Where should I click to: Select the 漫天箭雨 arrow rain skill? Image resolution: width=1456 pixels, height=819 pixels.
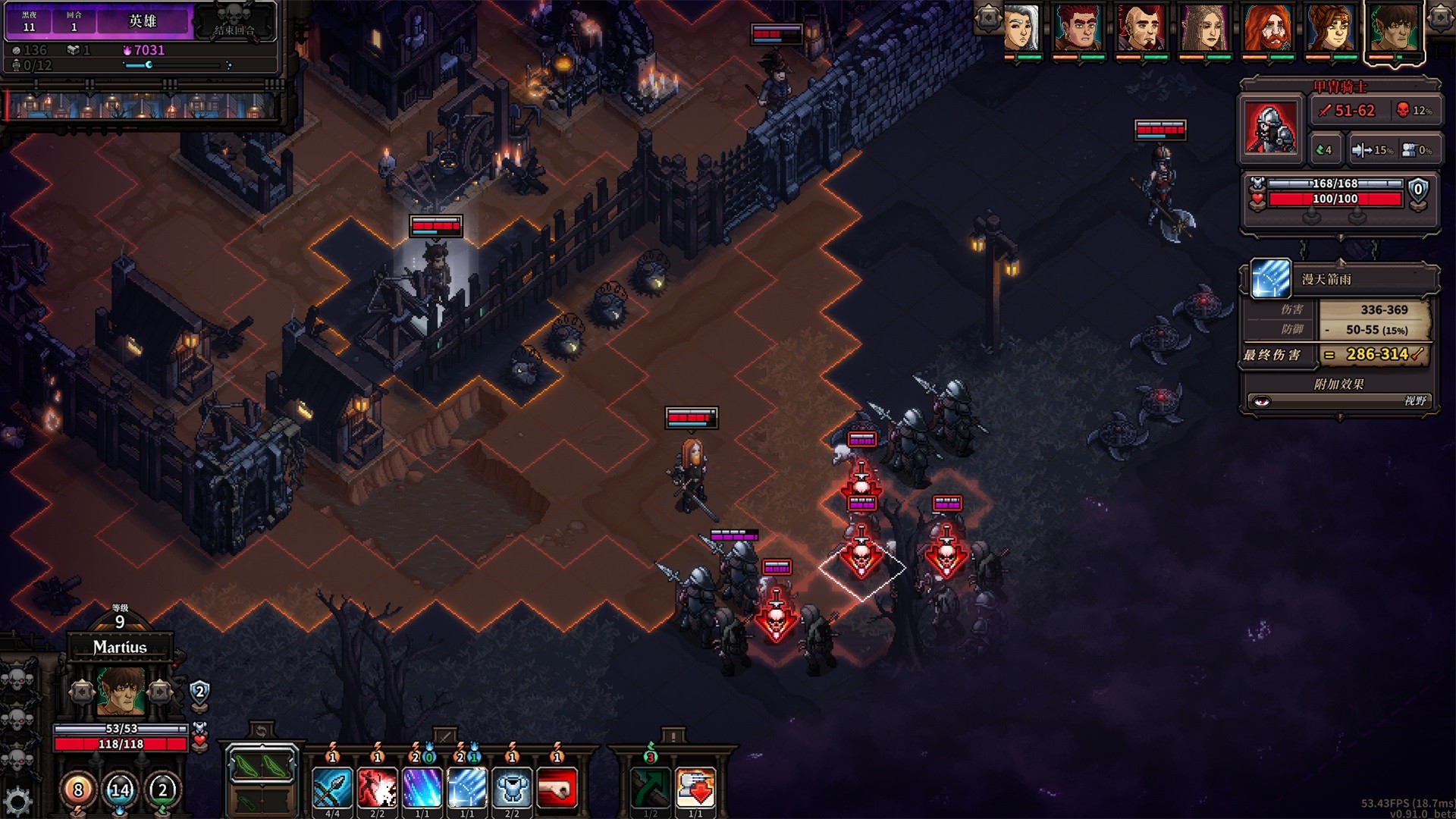coord(468,787)
